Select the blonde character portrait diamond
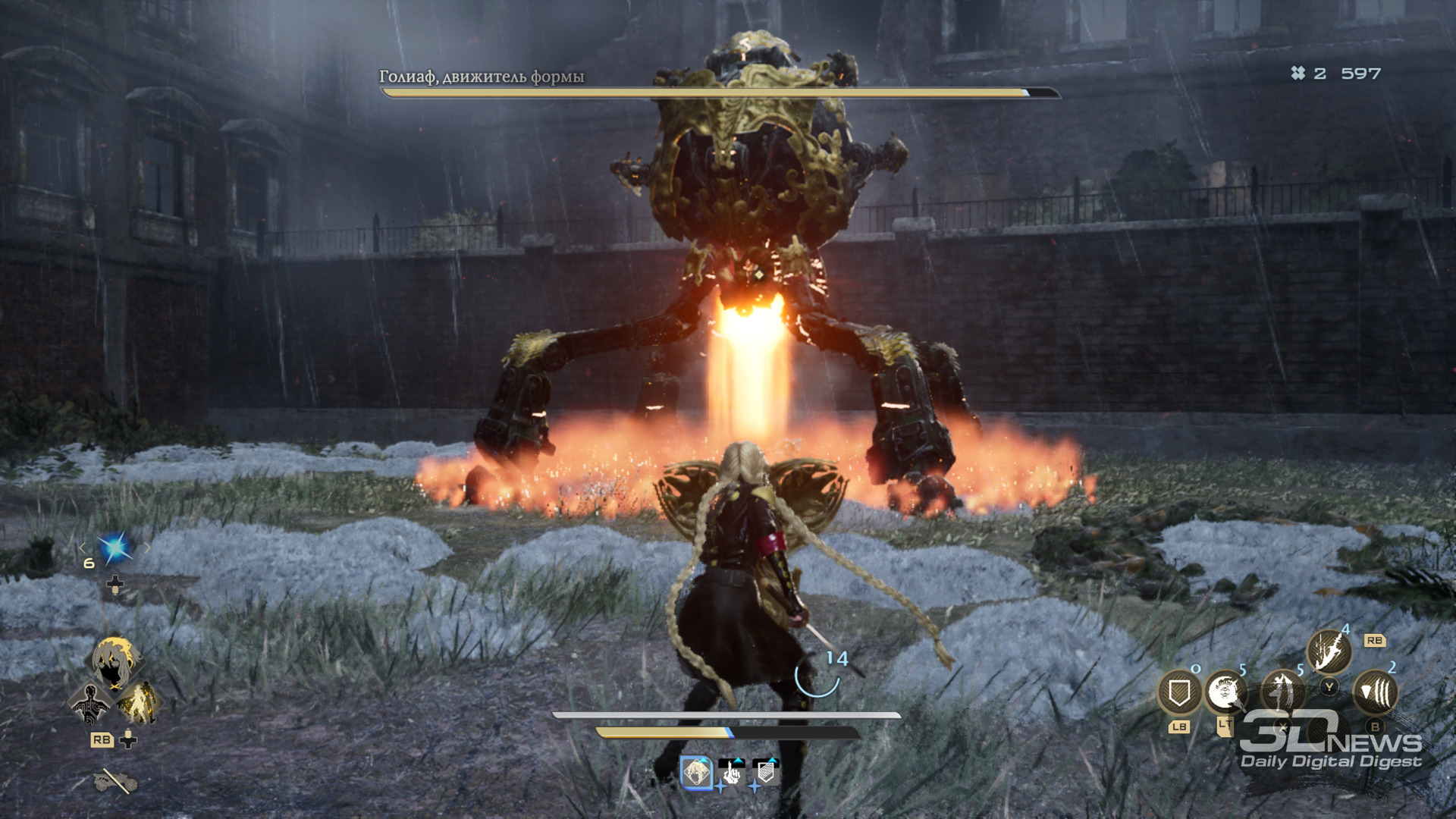1456x819 pixels. coord(115,661)
